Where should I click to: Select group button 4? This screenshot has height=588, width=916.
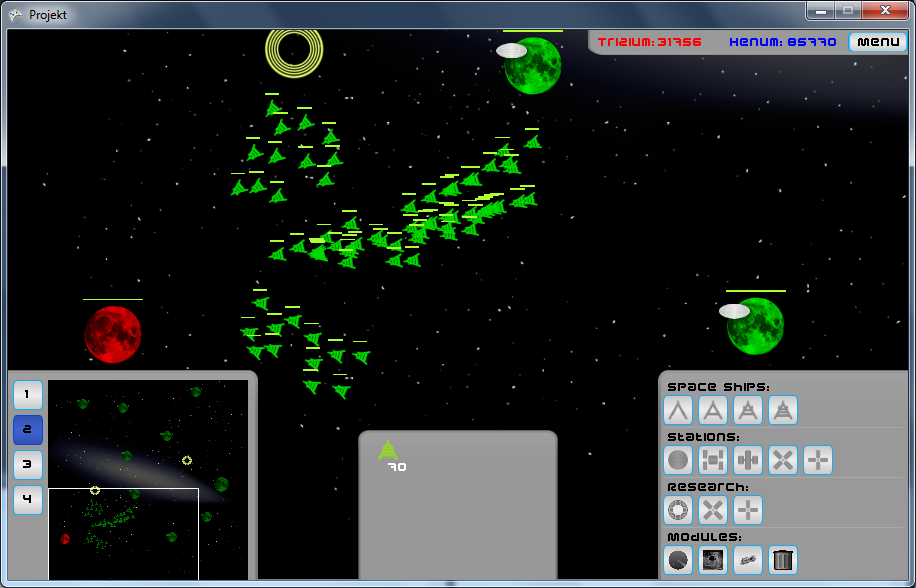[x=28, y=500]
